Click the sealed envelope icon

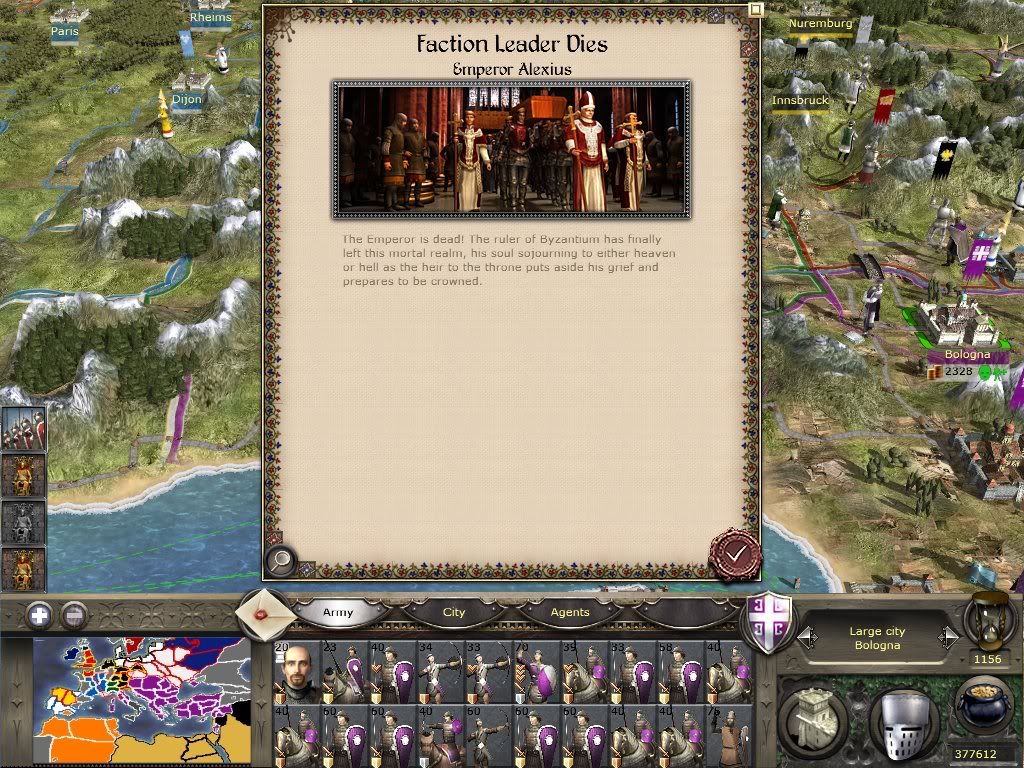coord(264,612)
